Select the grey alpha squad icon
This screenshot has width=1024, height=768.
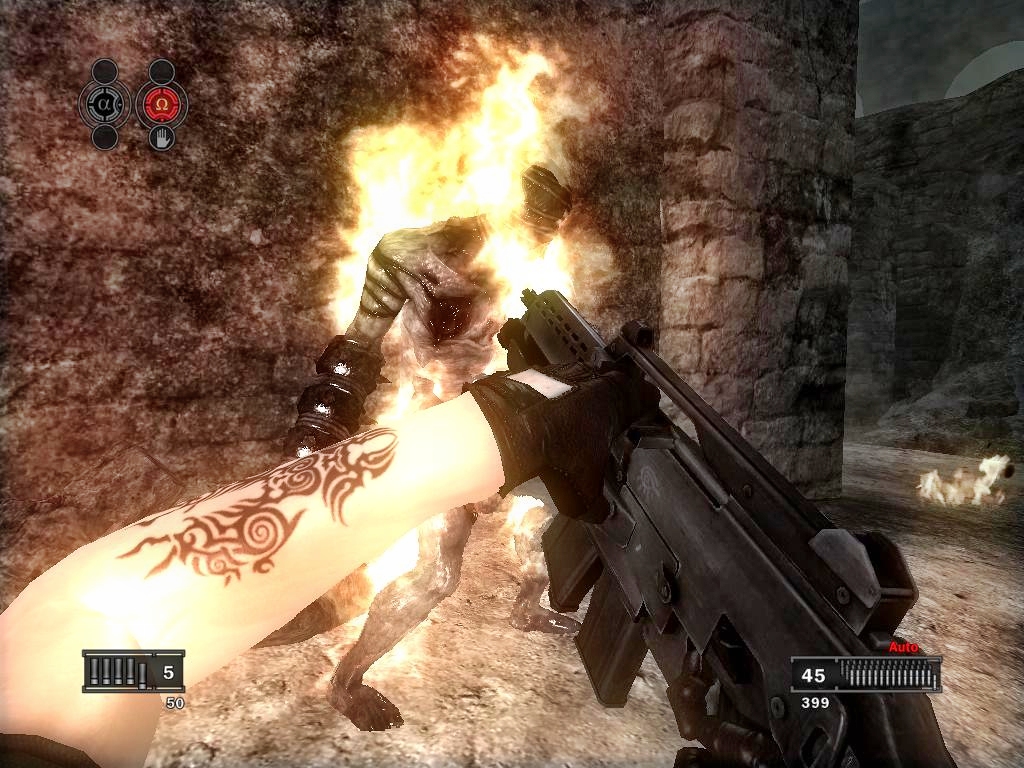(x=105, y=104)
